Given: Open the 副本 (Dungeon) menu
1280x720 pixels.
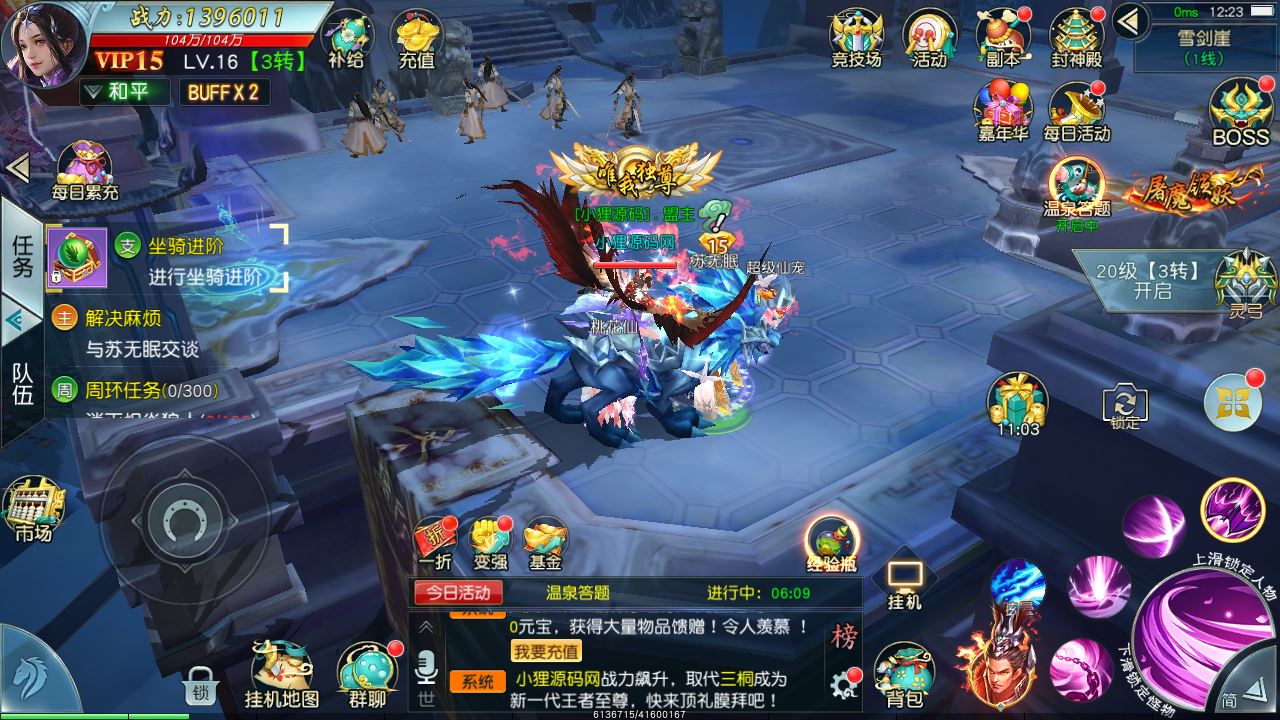Looking at the screenshot, I should click(x=1003, y=32).
